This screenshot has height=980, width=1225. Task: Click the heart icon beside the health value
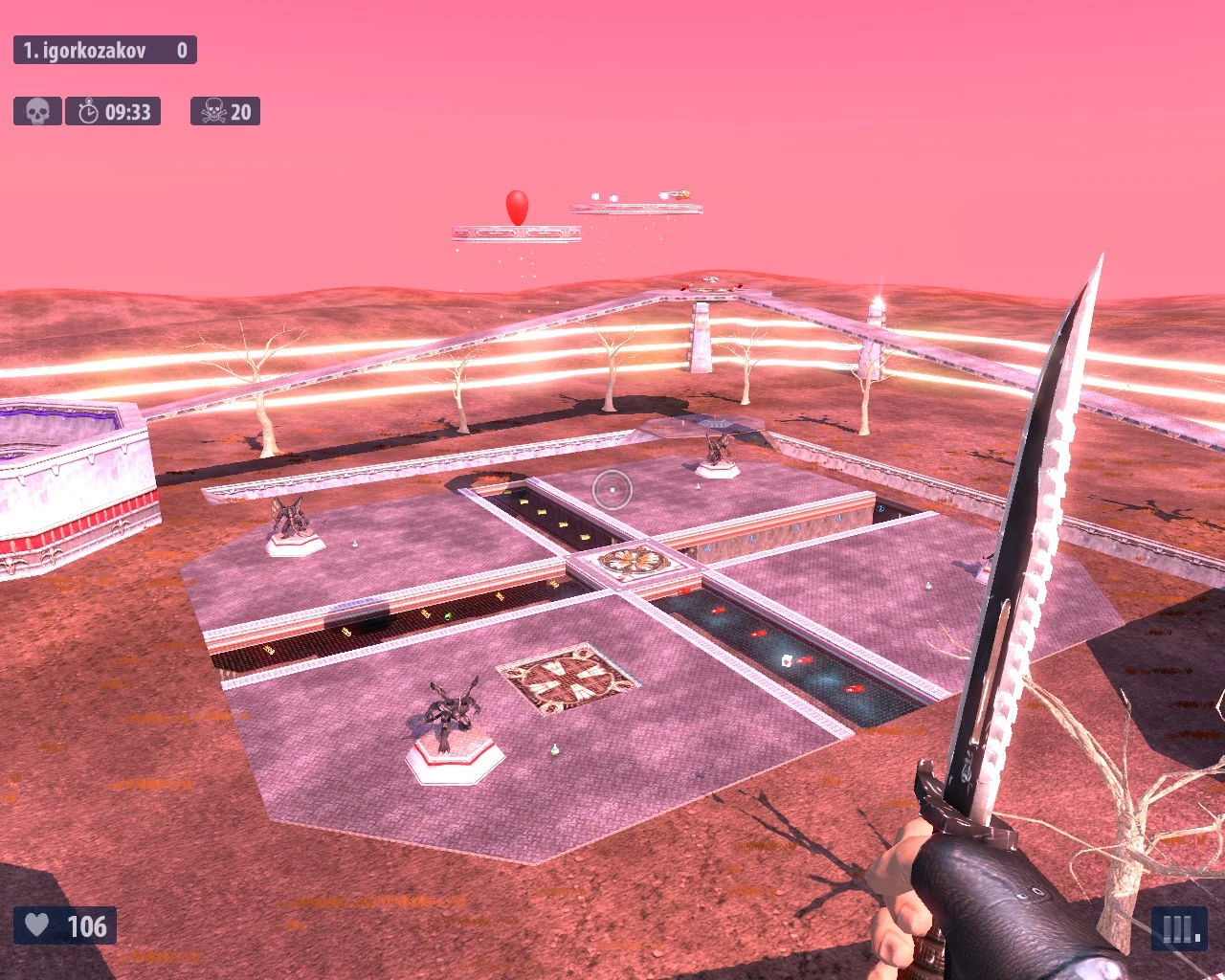[x=36, y=925]
